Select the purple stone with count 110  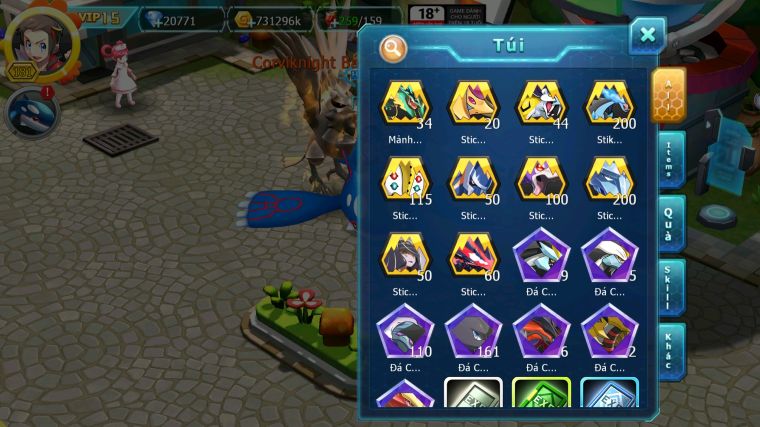pyautogui.click(x=405, y=331)
